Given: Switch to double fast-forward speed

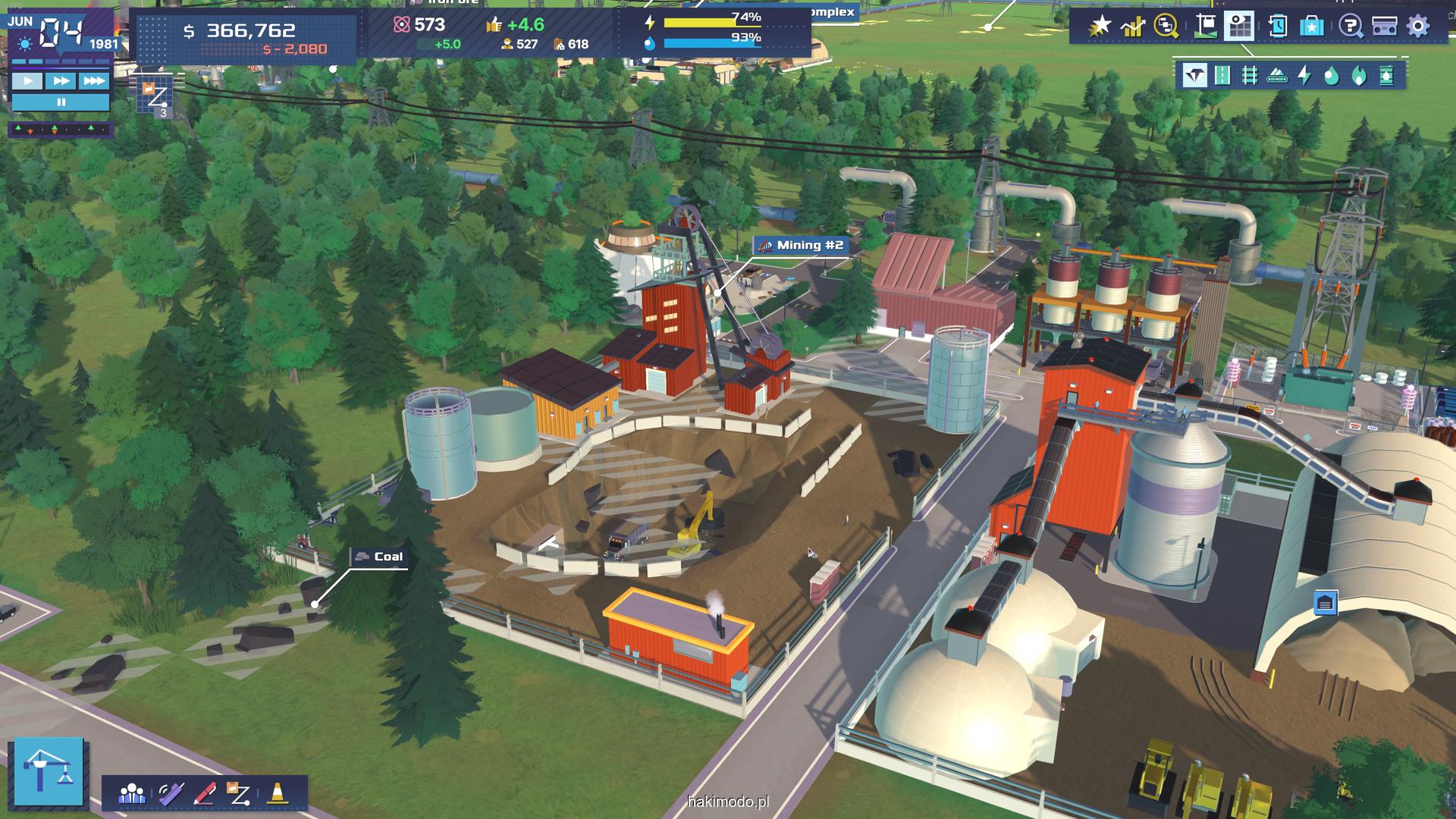Looking at the screenshot, I should pos(61,81).
